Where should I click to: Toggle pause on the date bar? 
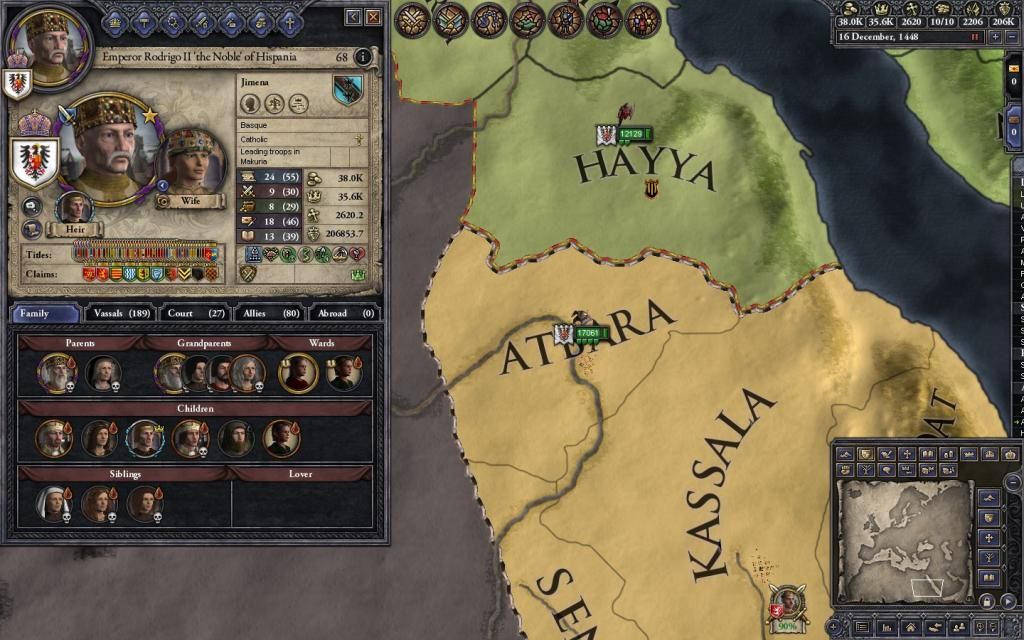[975, 37]
